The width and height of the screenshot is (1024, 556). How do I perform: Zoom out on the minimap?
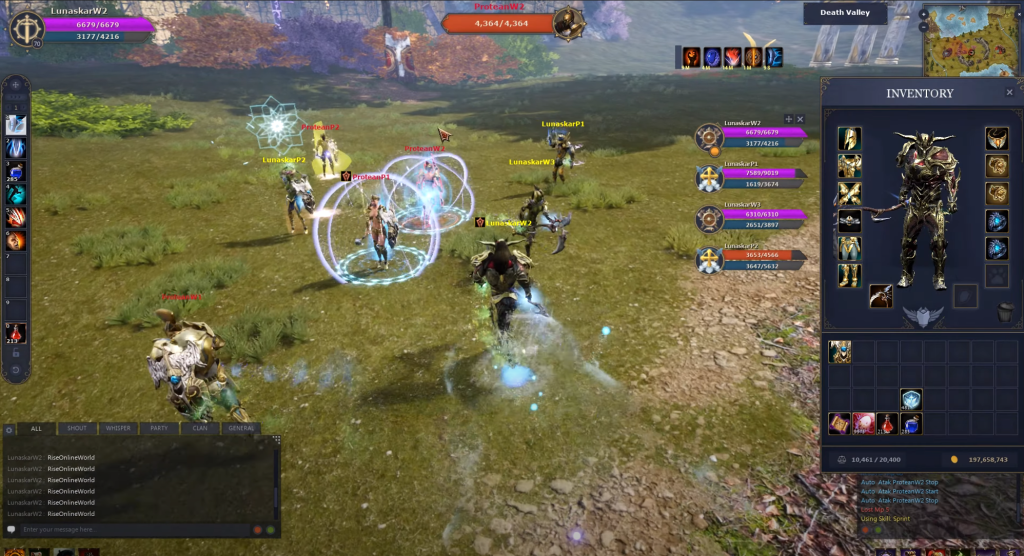coord(923,27)
